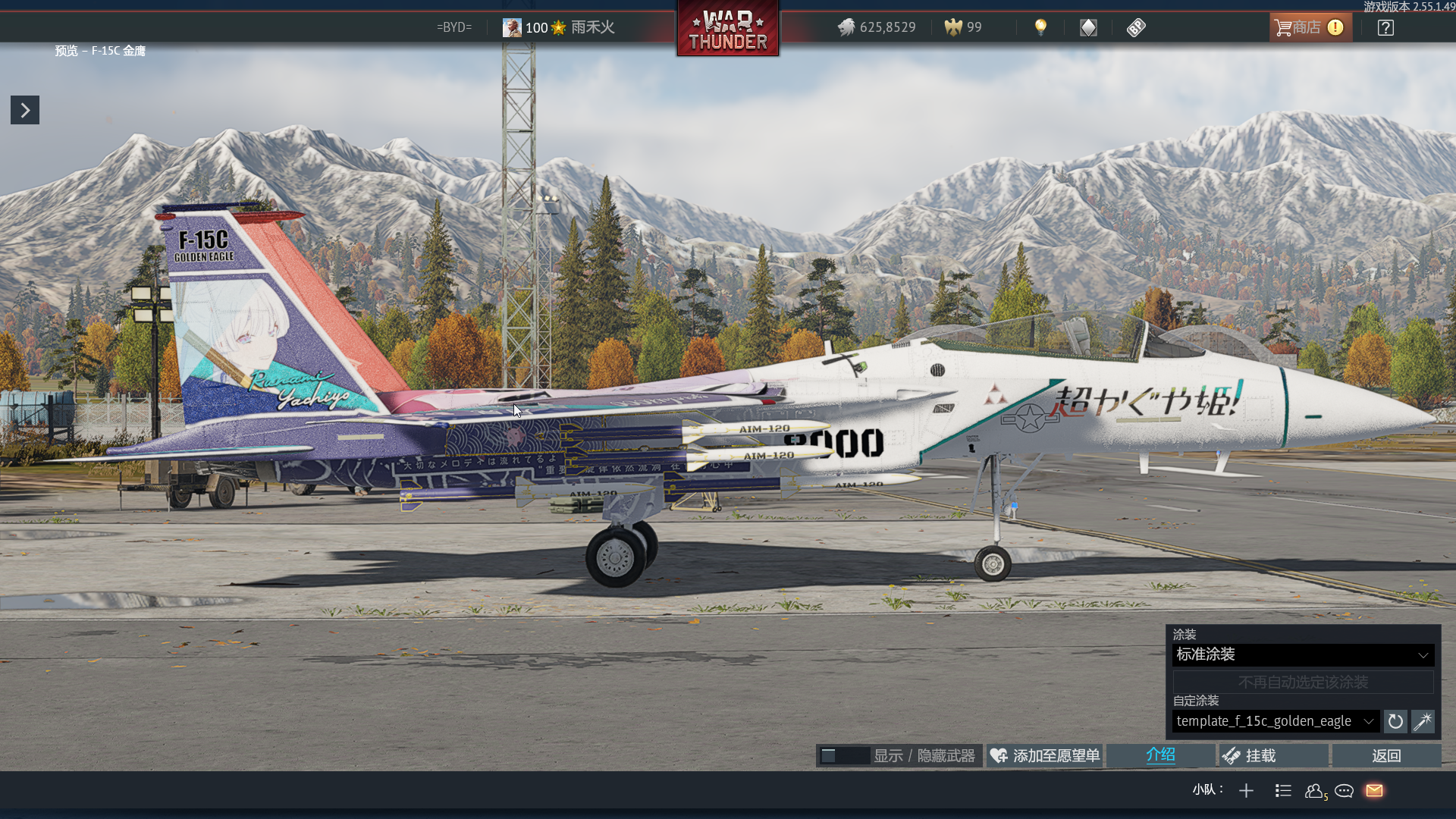
Task: Open the player profile 雨禾火
Action: point(559,28)
